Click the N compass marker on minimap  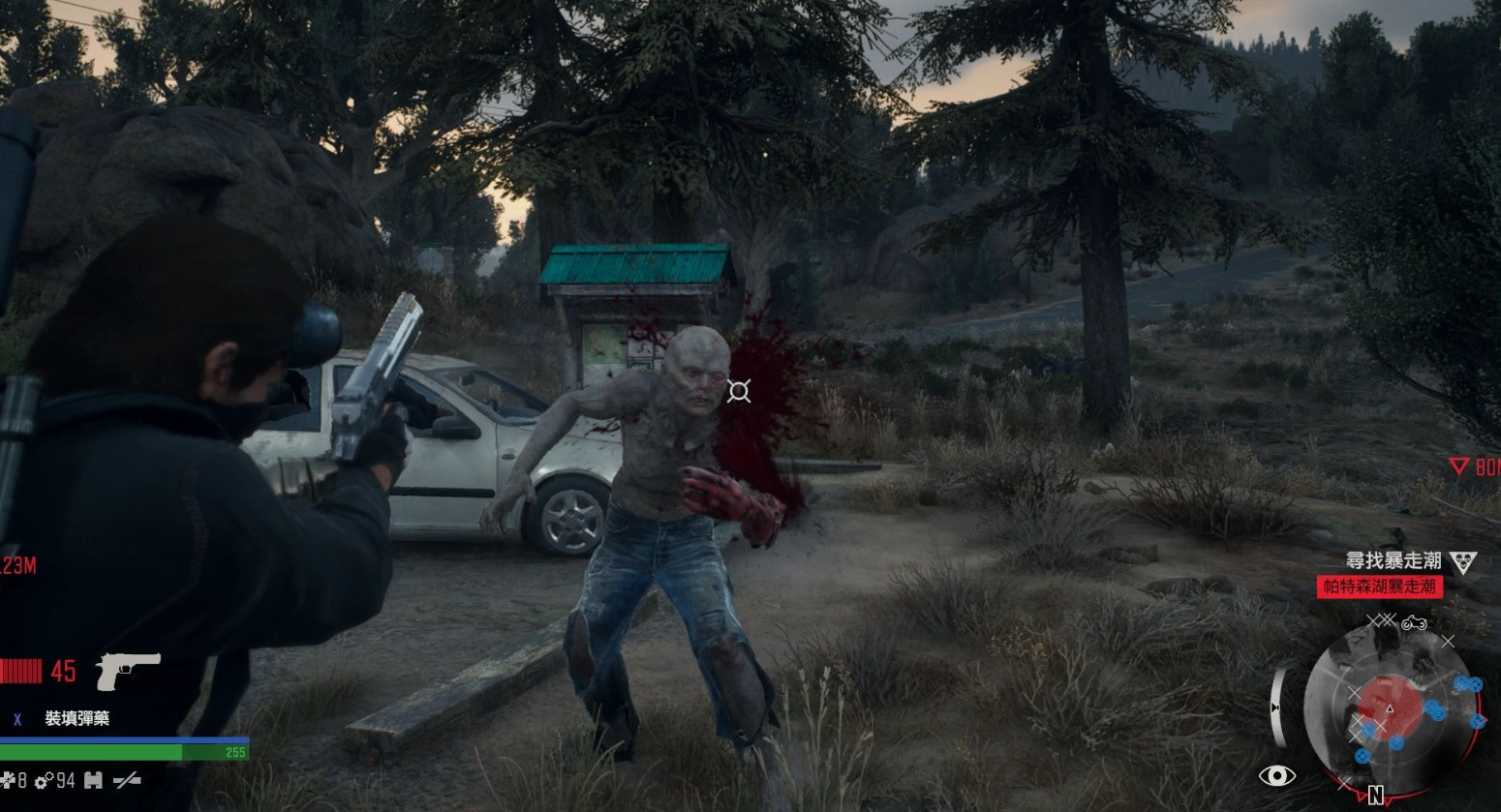[1375, 797]
